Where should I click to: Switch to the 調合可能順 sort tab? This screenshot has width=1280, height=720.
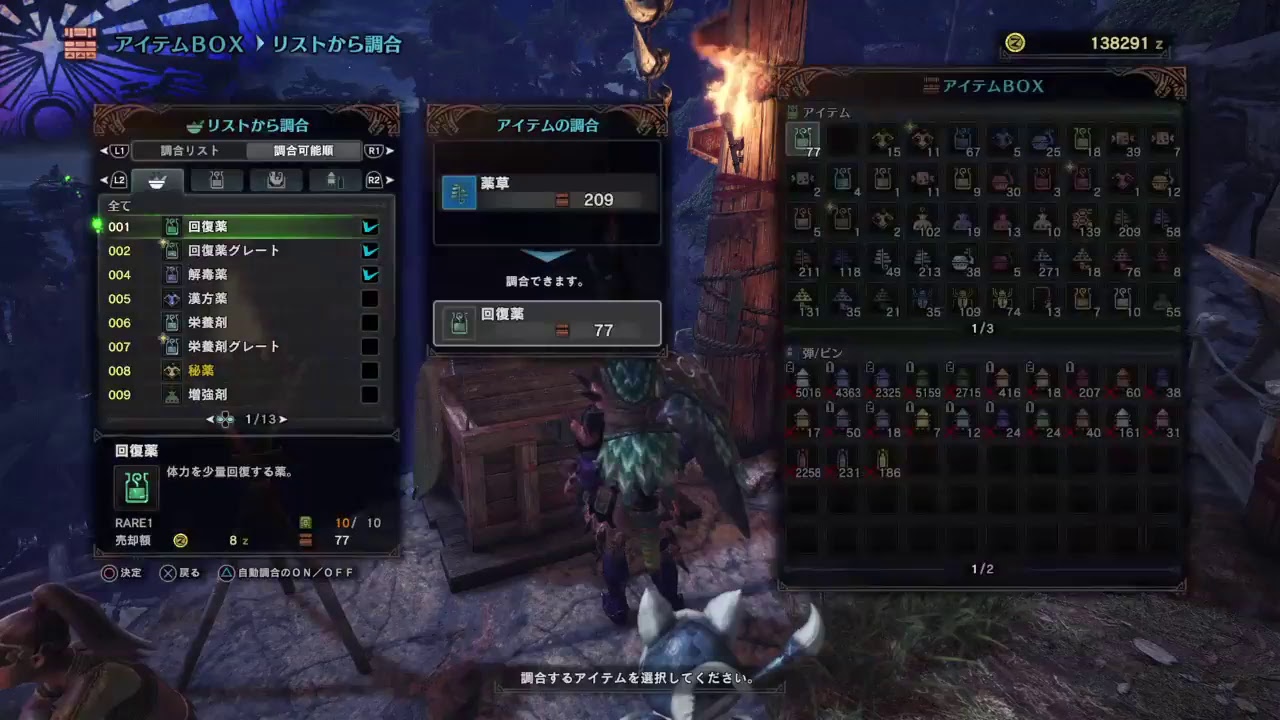(x=304, y=151)
